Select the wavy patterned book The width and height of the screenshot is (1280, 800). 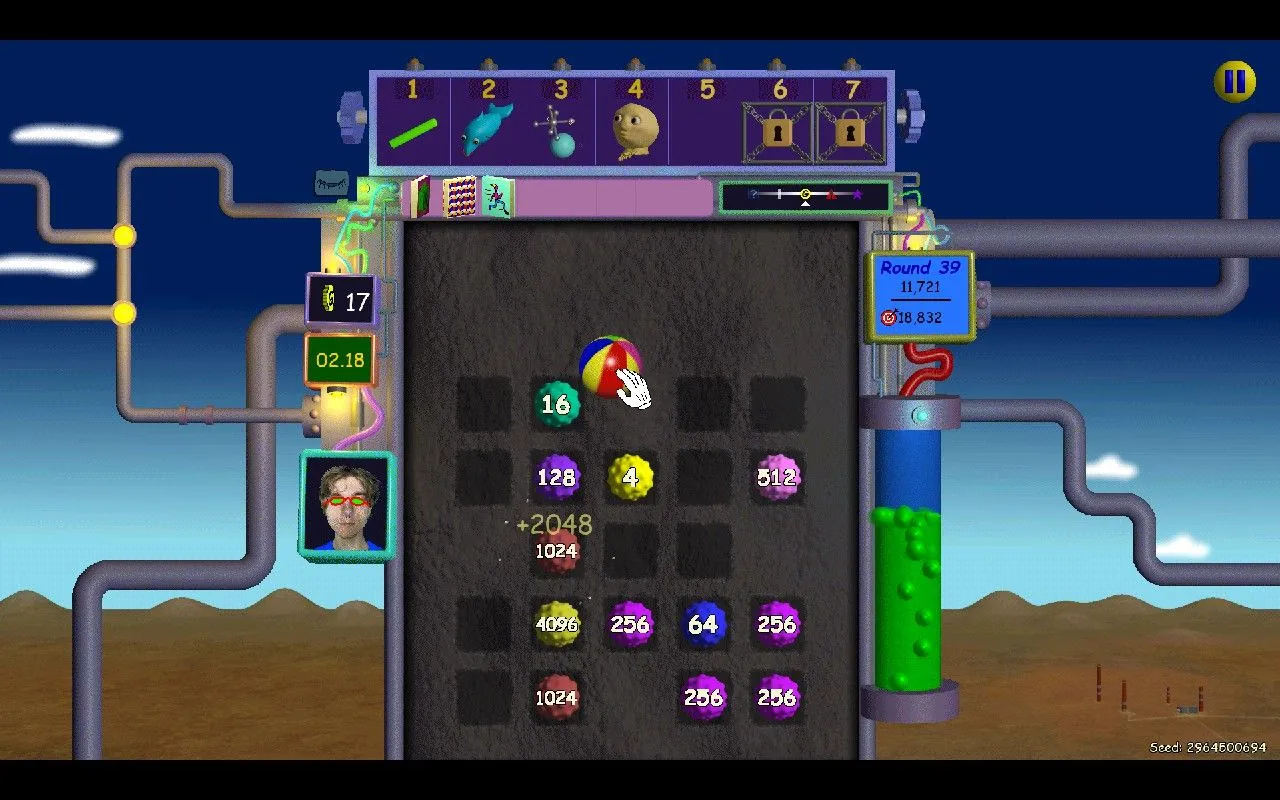point(459,197)
